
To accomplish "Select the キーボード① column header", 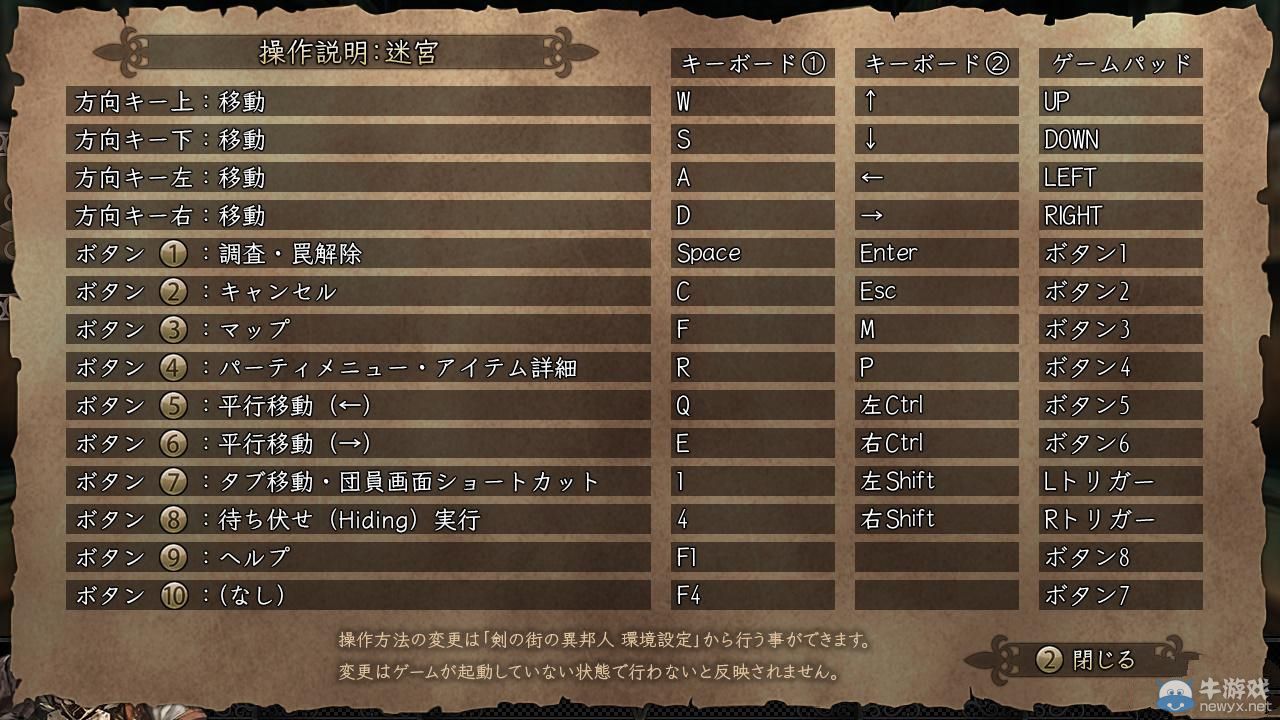I will pos(751,63).
